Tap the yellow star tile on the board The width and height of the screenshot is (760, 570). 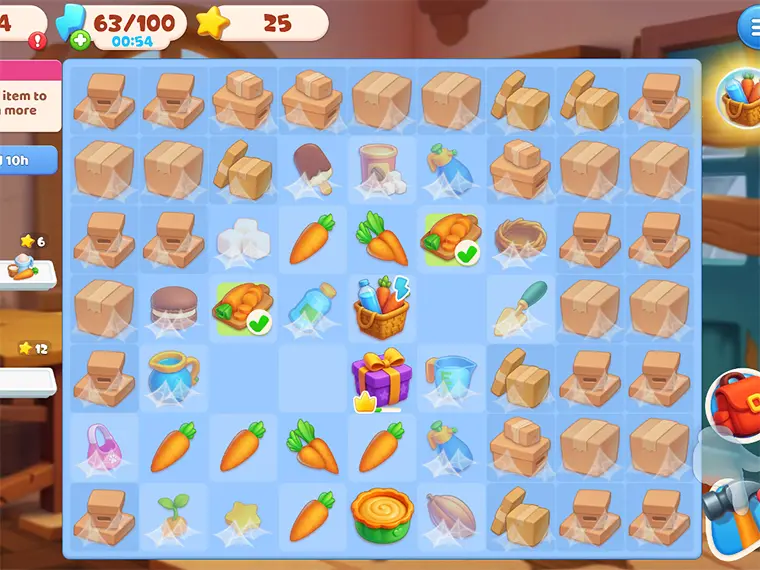click(242, 516)
